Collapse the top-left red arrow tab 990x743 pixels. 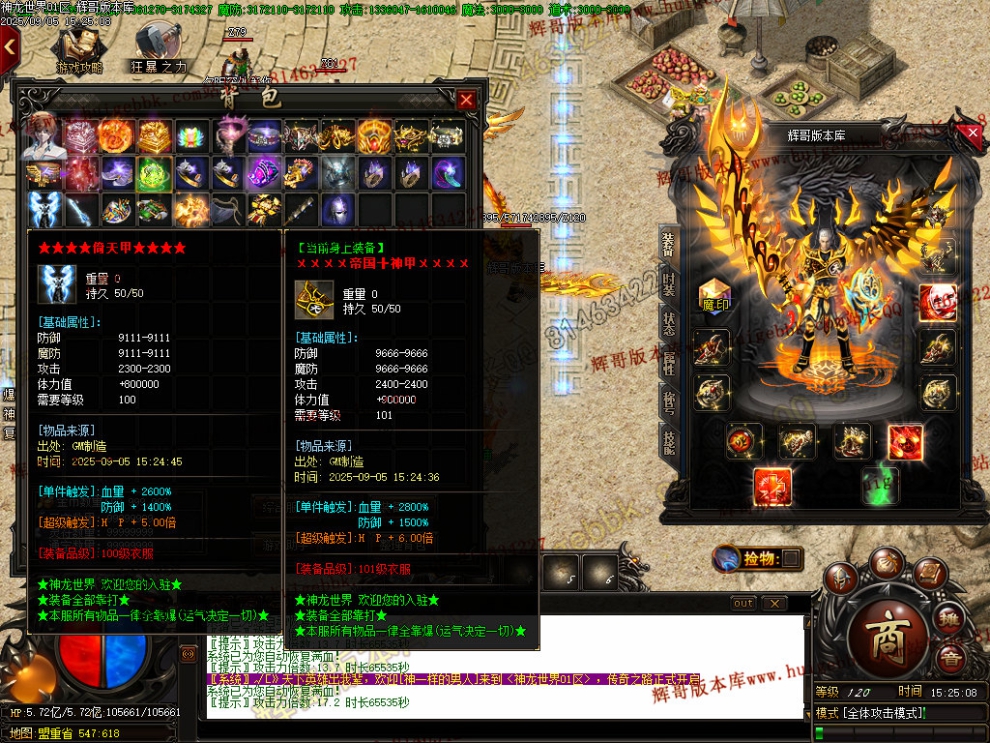pyautogui.click(x=9, y=46)
